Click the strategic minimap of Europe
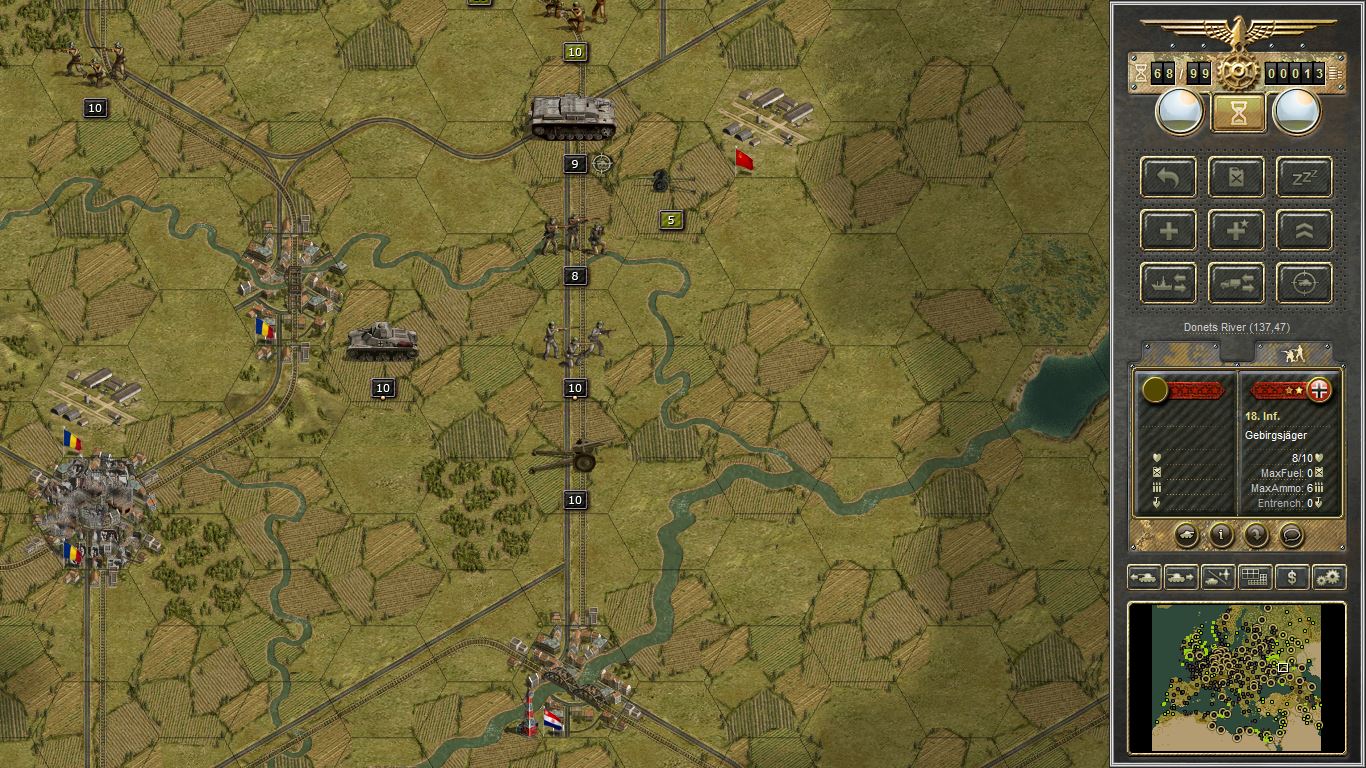 (1236, 676)
